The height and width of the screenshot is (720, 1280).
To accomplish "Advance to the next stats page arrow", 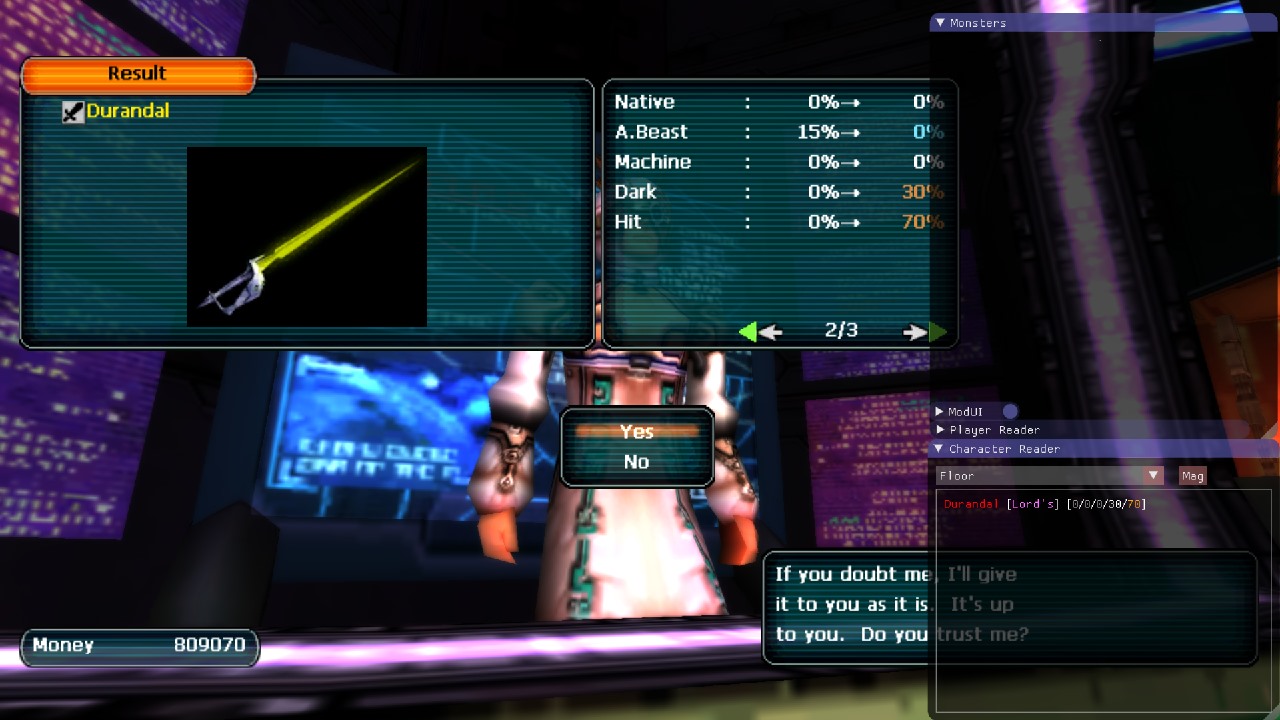I will click(924, 332).
